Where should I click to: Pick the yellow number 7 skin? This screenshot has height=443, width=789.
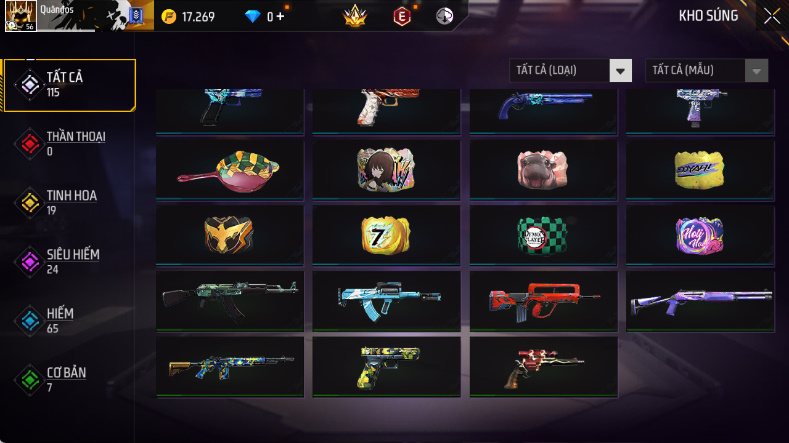(x=386, y=233)
